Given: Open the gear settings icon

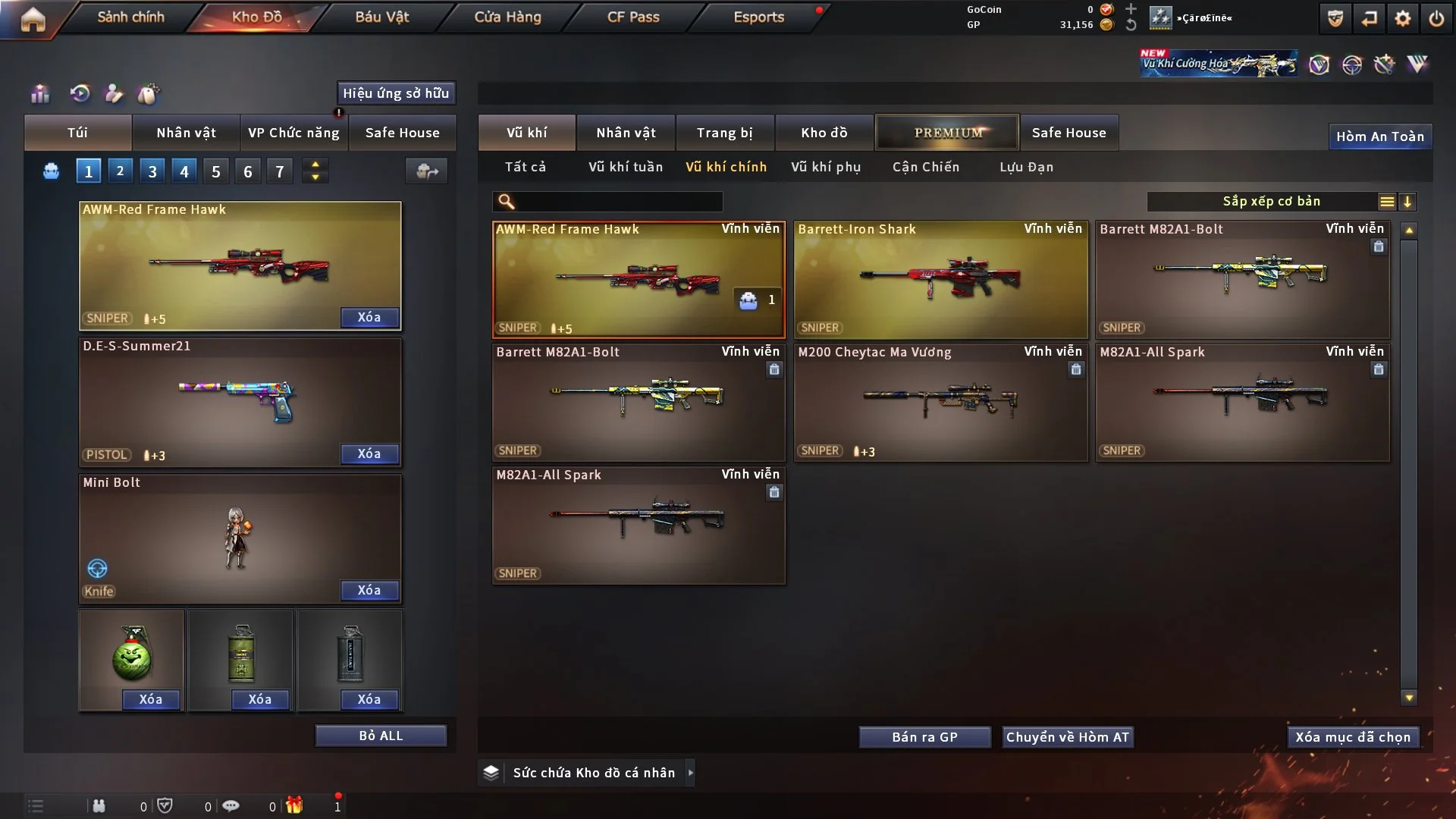Looking at the screenshot, I should click(x=1403, y=18).
